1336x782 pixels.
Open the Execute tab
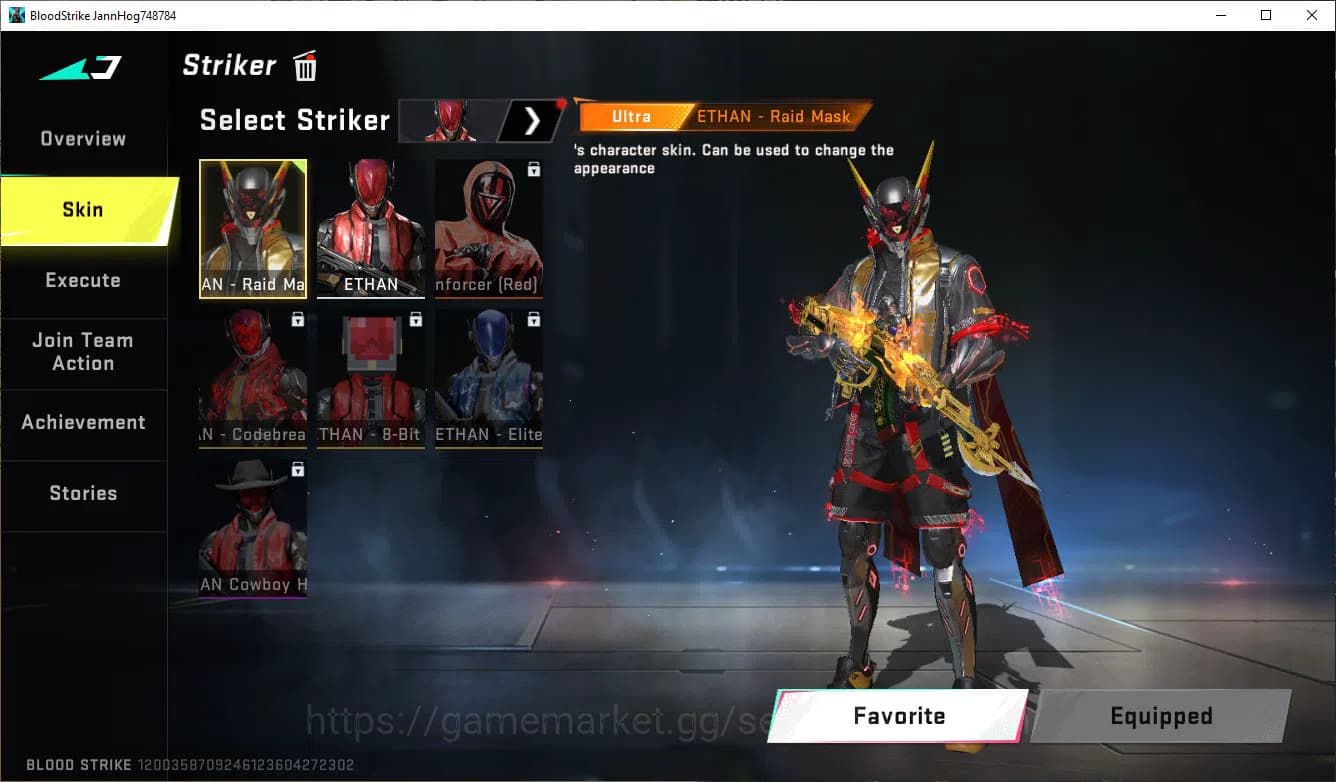point(82,280)
